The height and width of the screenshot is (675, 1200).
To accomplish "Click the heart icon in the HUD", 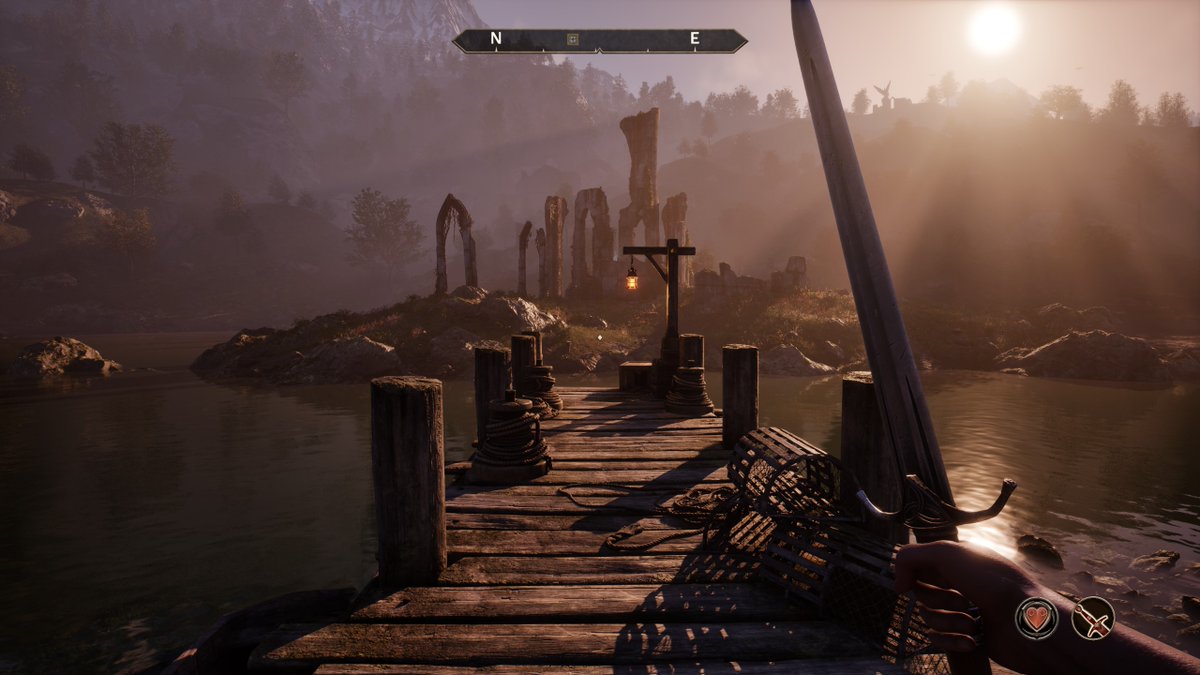I will pos(1037,618).
